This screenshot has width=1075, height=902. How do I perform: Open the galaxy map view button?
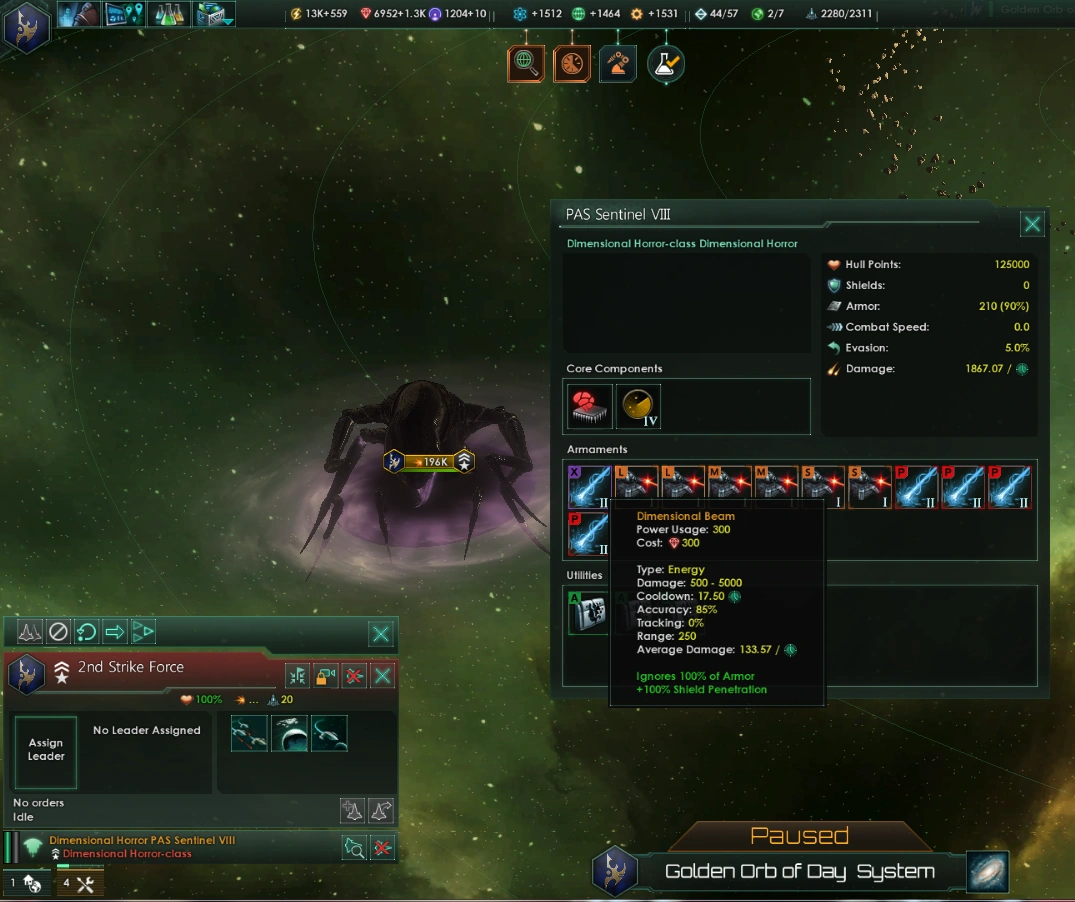(x=987, y=871)
